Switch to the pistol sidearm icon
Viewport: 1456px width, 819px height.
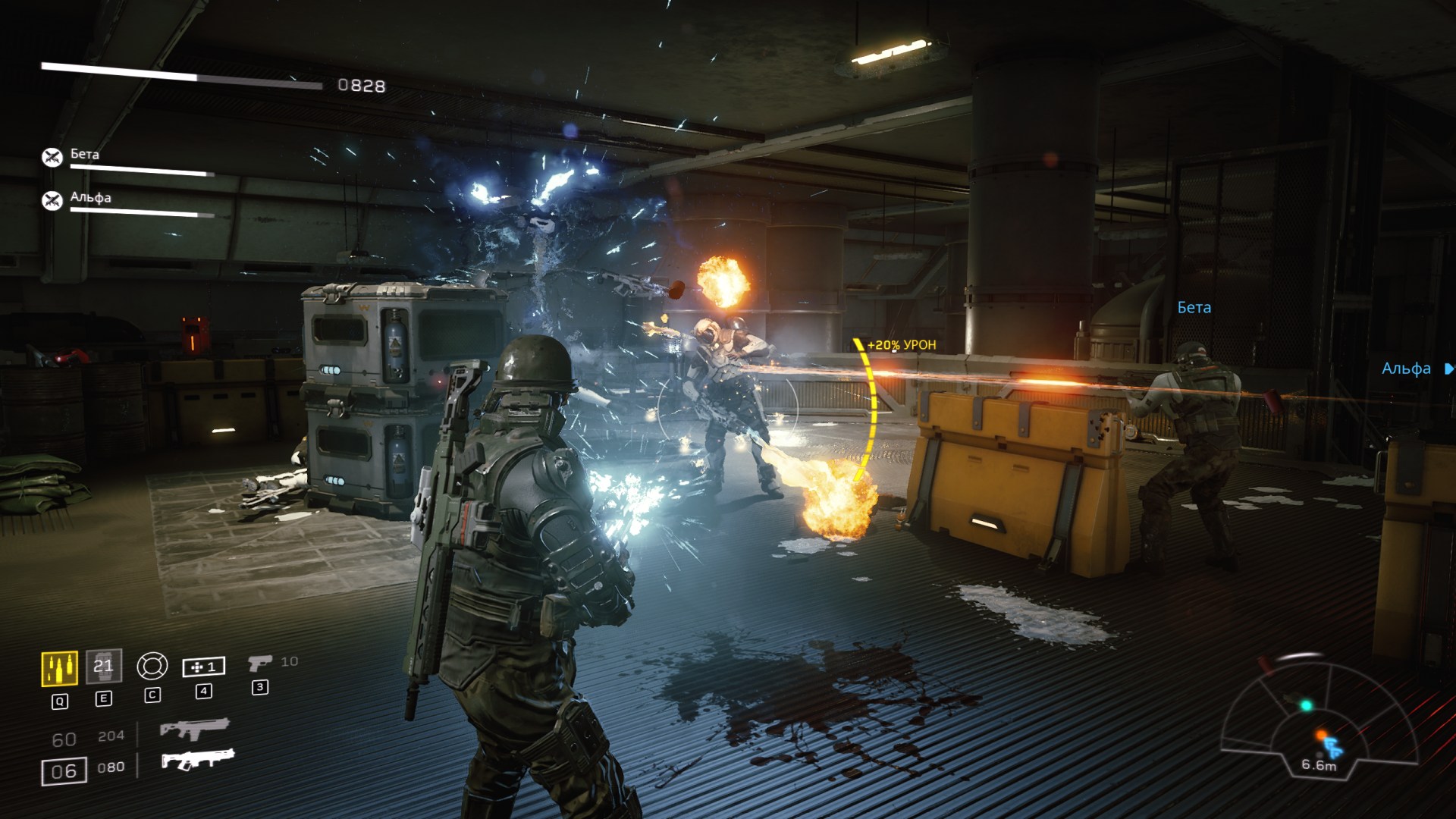pyautogui.click(x=259, y=664)
